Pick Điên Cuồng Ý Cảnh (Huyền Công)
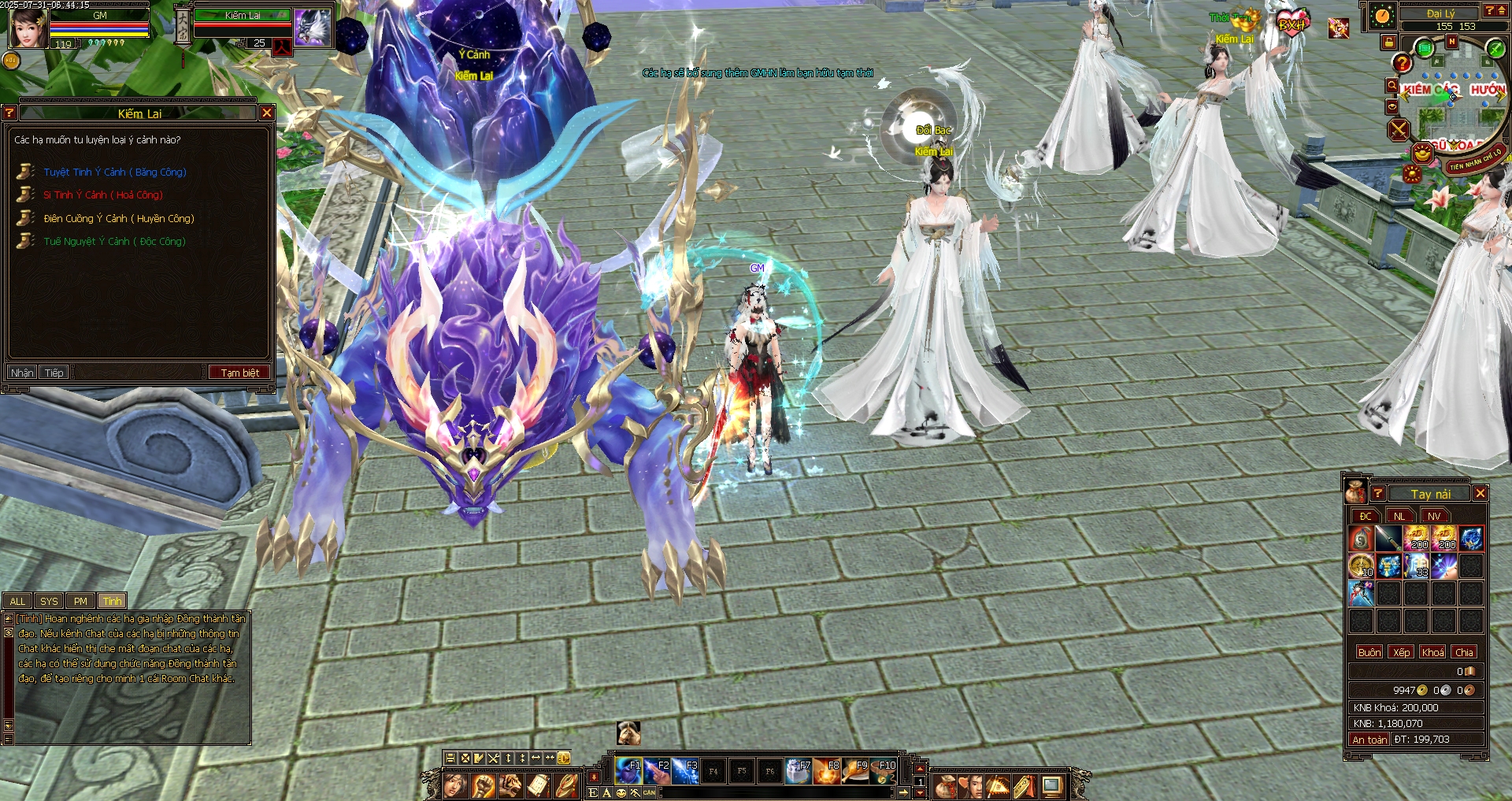The height and width of the screenshot is (801, 1512). click(x=119, y=218)
